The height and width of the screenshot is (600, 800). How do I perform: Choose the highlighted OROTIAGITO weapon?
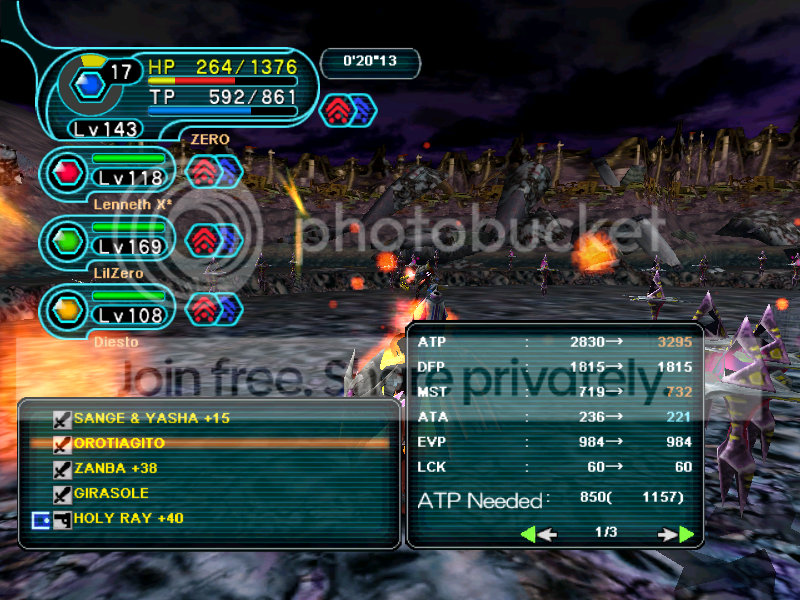click(118, 443)
